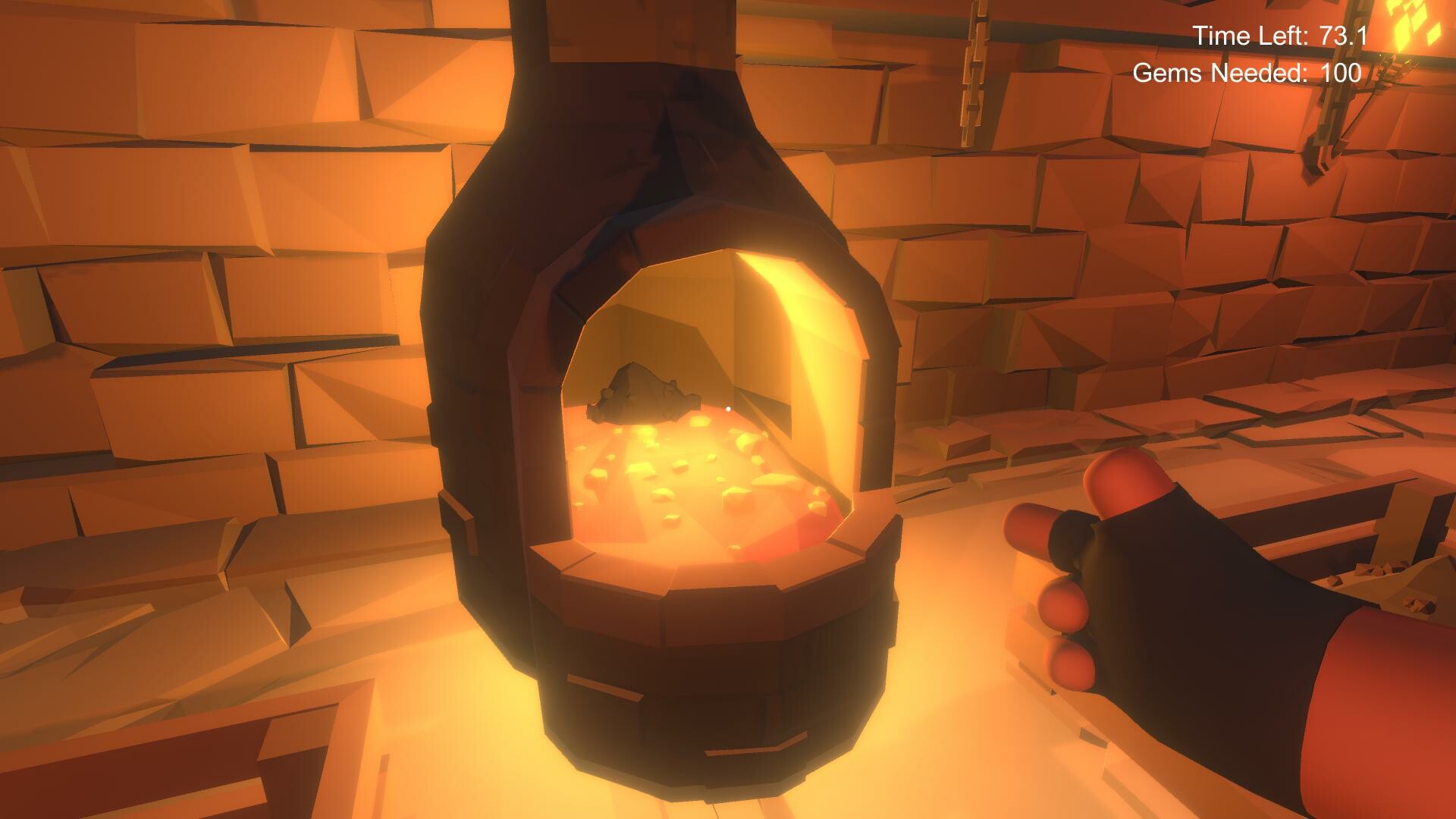Click the Gems Needed counter
This screenshot has width=1456, height=819.
[1245, 73]
